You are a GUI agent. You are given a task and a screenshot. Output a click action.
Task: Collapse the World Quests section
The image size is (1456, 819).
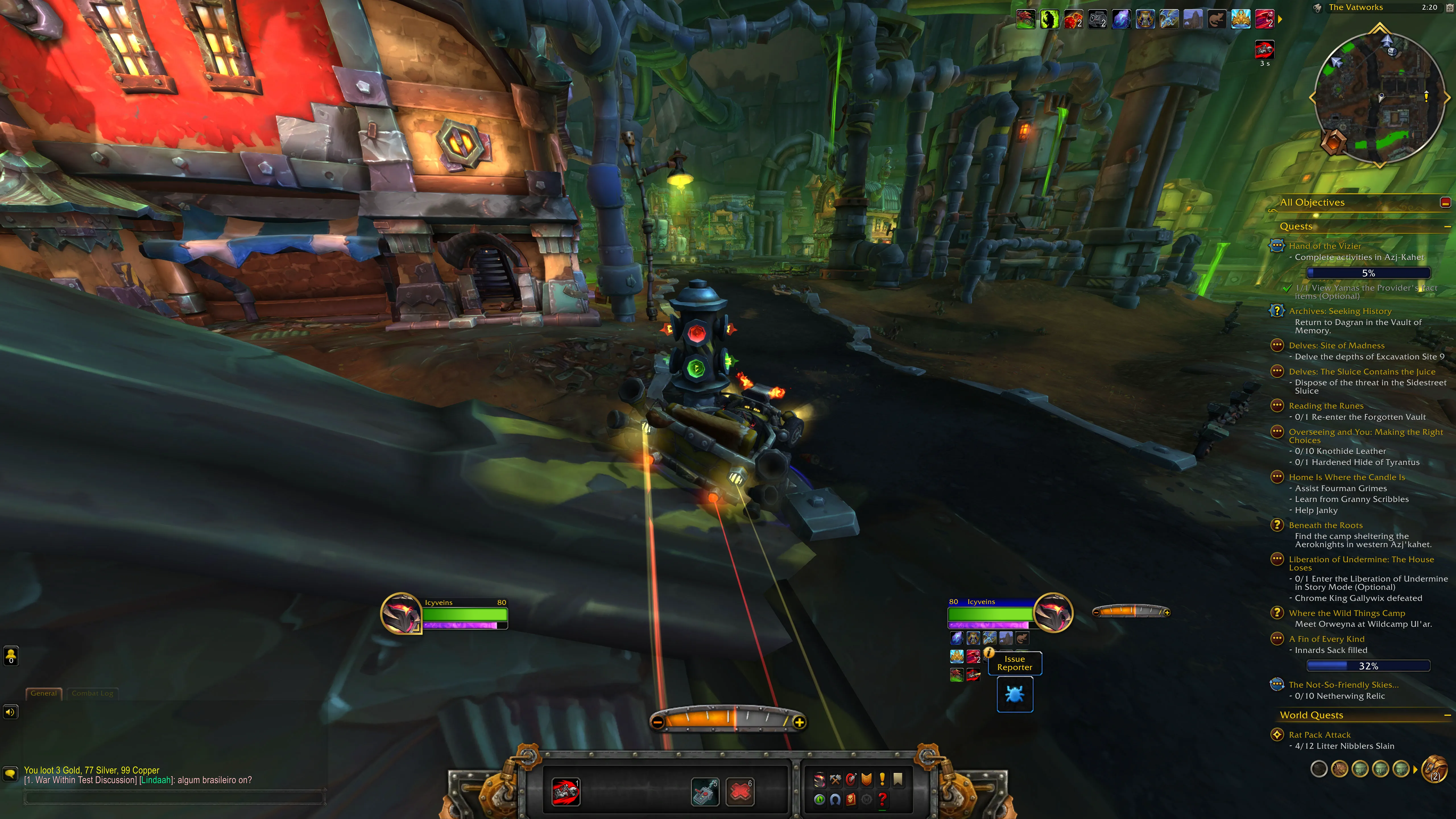1447,715
